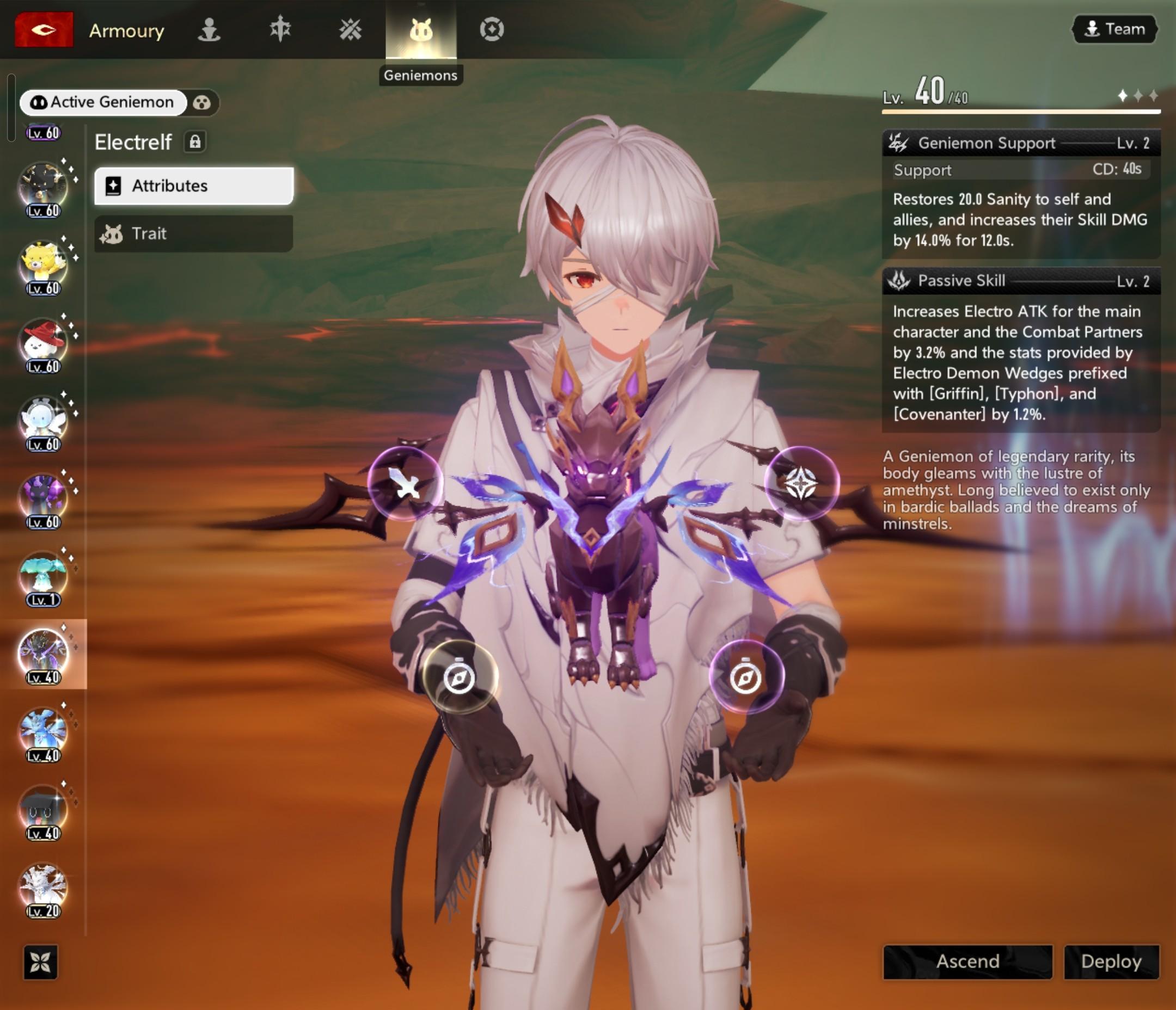The height and width of the screenshot is (1010, 1176).
Task: Open the crossed weapons tab
Action: [x=350, y=29]
